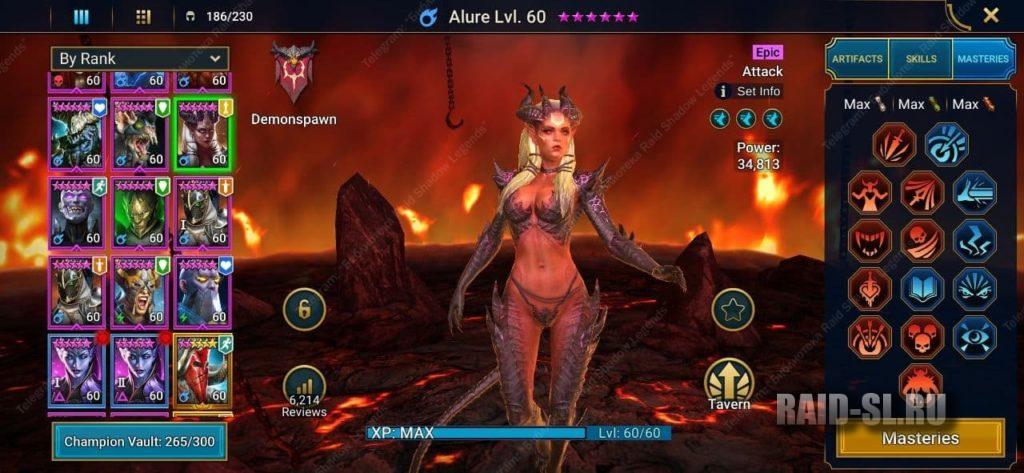Click the round number 6 badge
Viewport: 1024px width, 473px height.
point(304,309)
